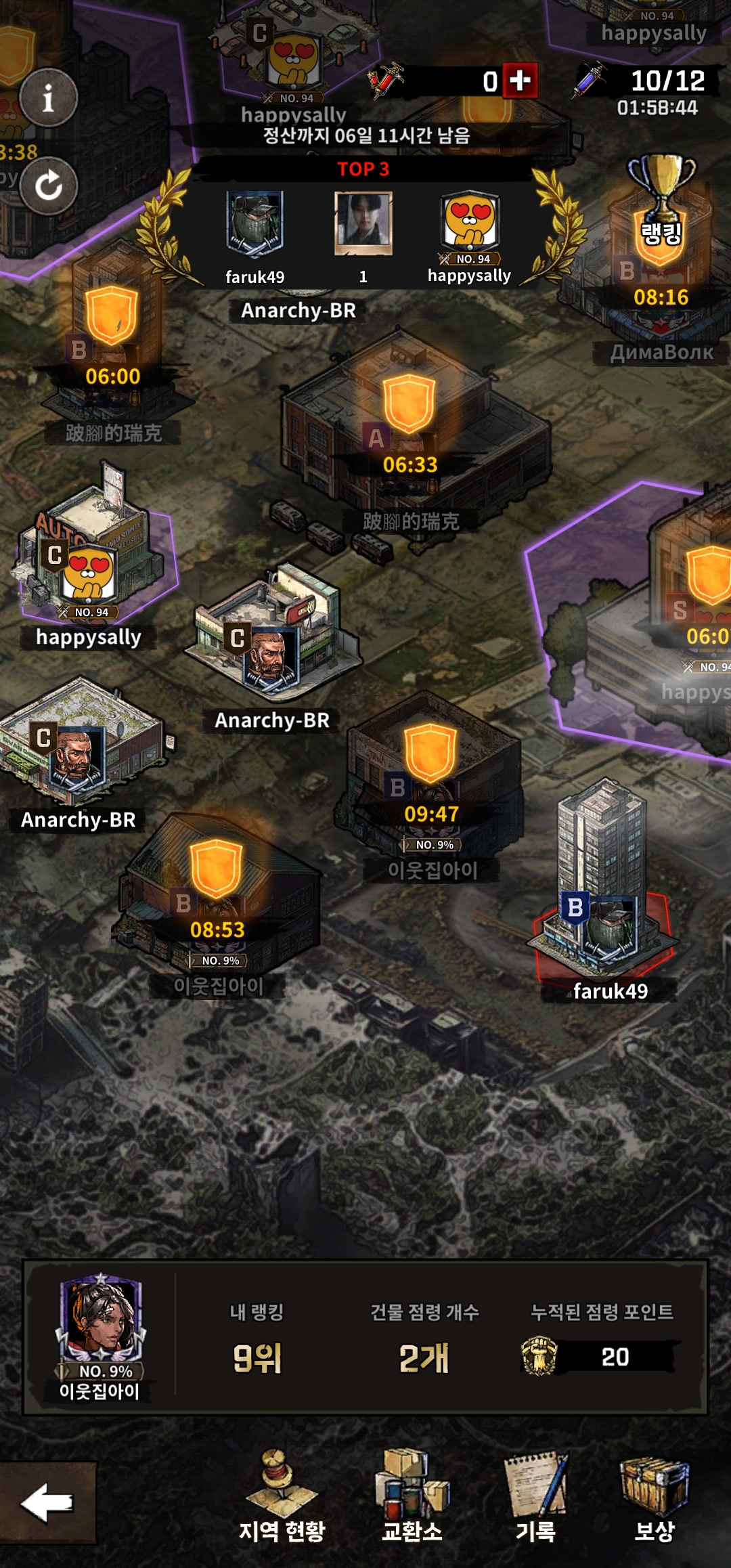Go back with the arrow button

pyautogui.click(x=47, y=1502)
